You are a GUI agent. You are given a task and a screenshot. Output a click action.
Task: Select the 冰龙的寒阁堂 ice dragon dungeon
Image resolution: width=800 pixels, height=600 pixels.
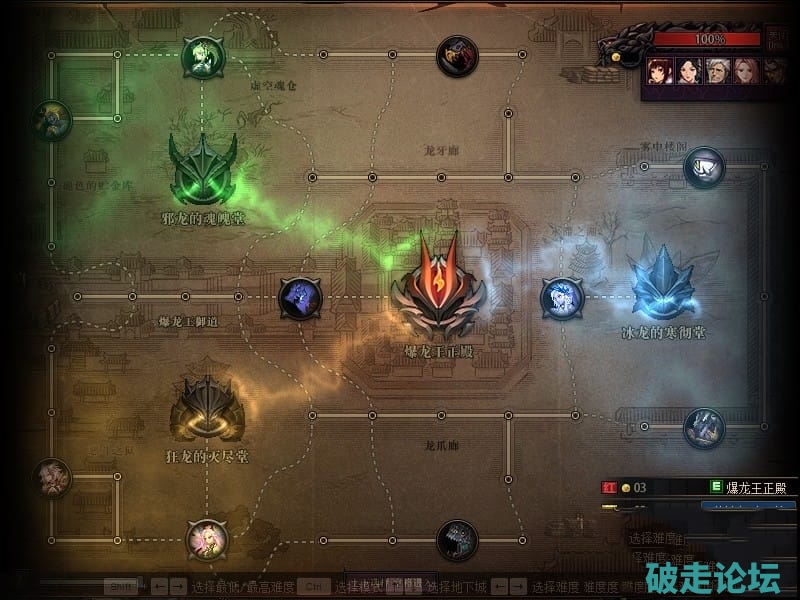pyautogui.click(x=662, y=284)
